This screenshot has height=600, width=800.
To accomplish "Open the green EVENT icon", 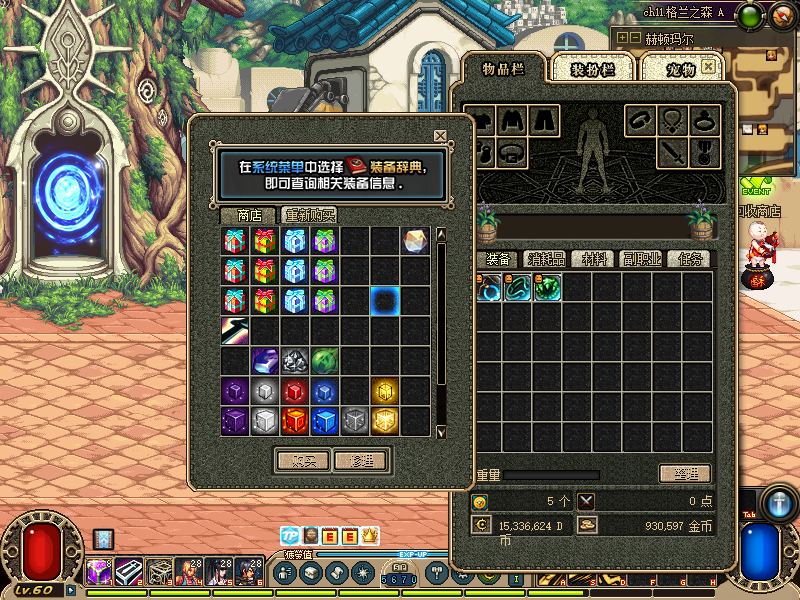I will pyautogui.click(x=756, y=188).
